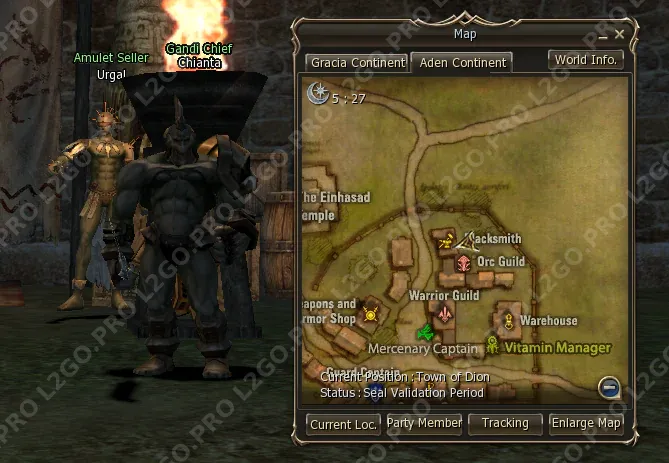This screenshot has width=669, height=463.
Task: Select the Warehouse marker on map
Action: coord(508,320)
